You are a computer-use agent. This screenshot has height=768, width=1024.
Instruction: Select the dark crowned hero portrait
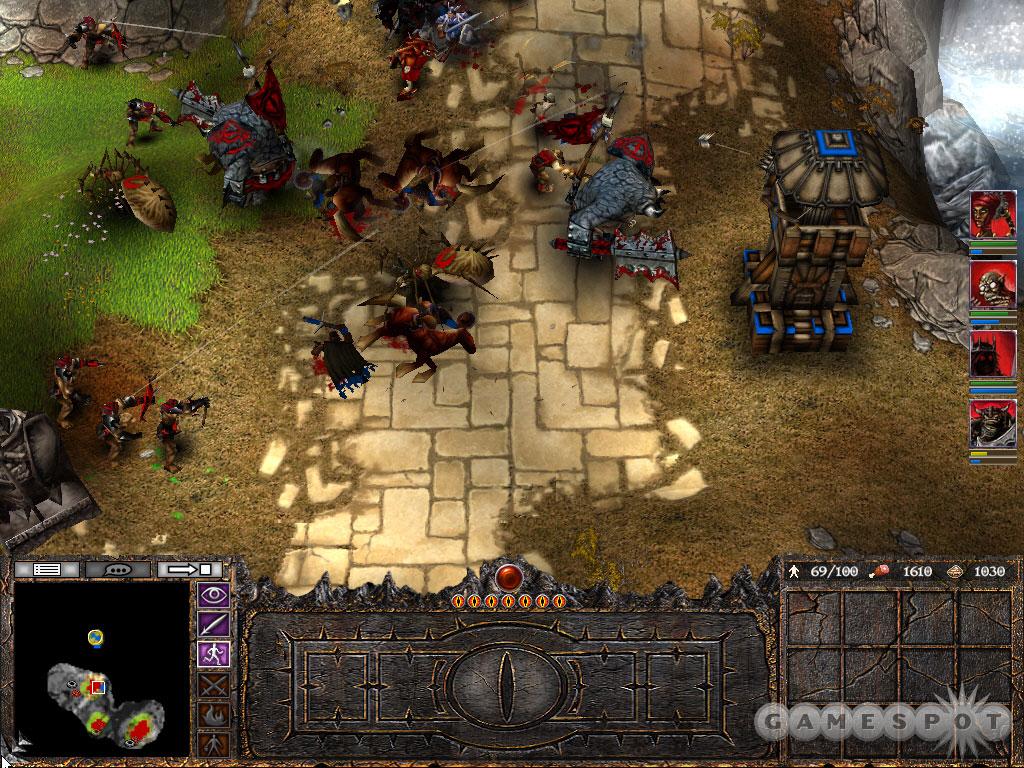pos(993,353)
